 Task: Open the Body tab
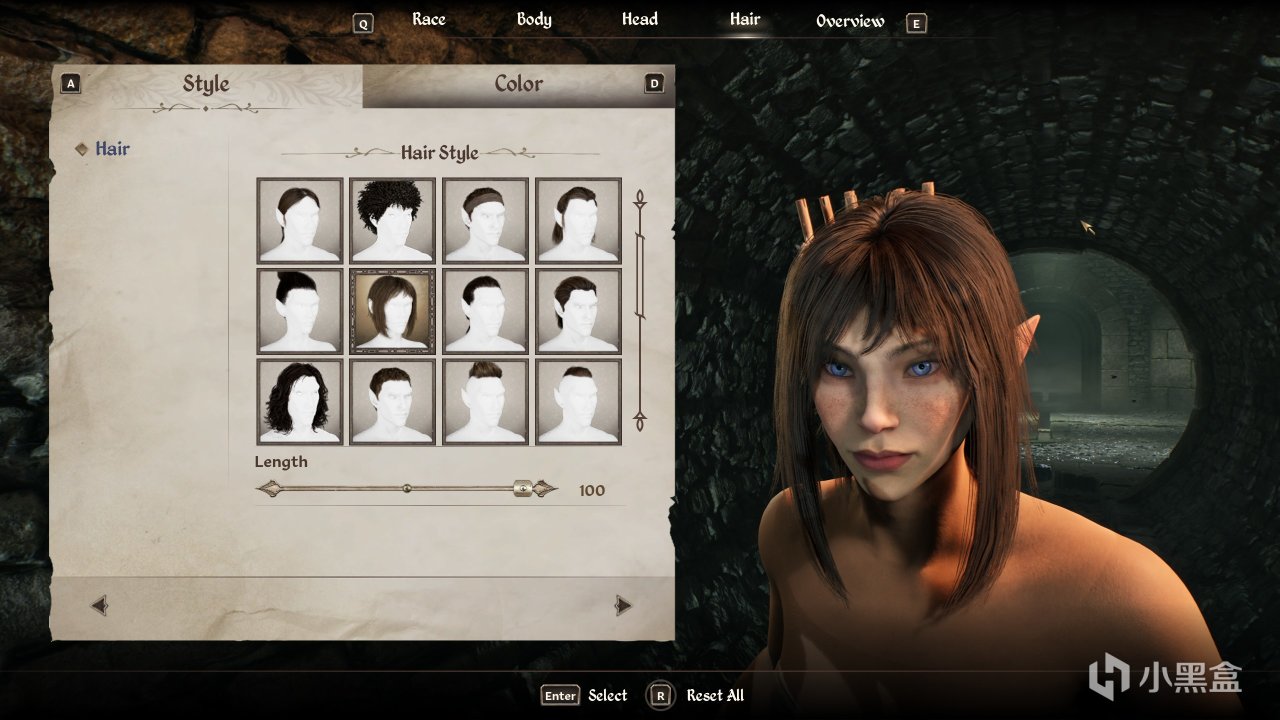(534, 20)
